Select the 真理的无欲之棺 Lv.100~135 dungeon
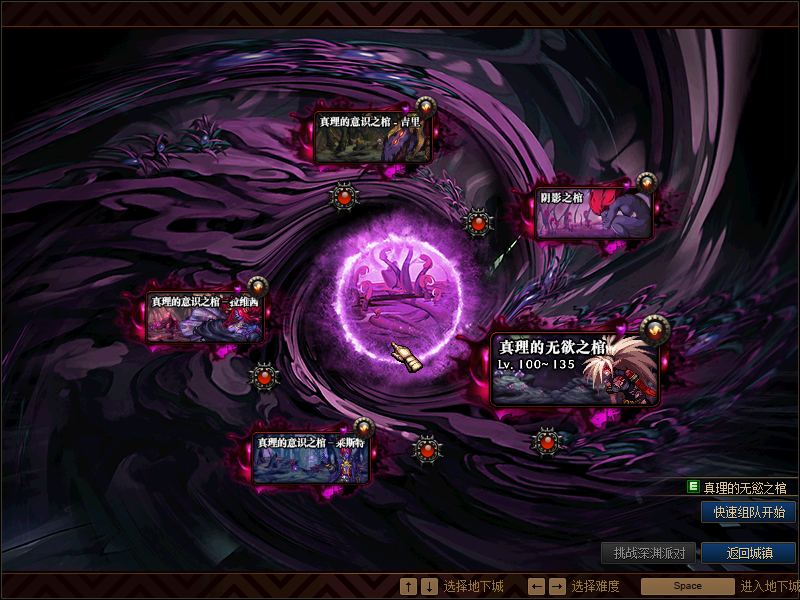Screen dimensions: 800x600 tap(575, 368)
